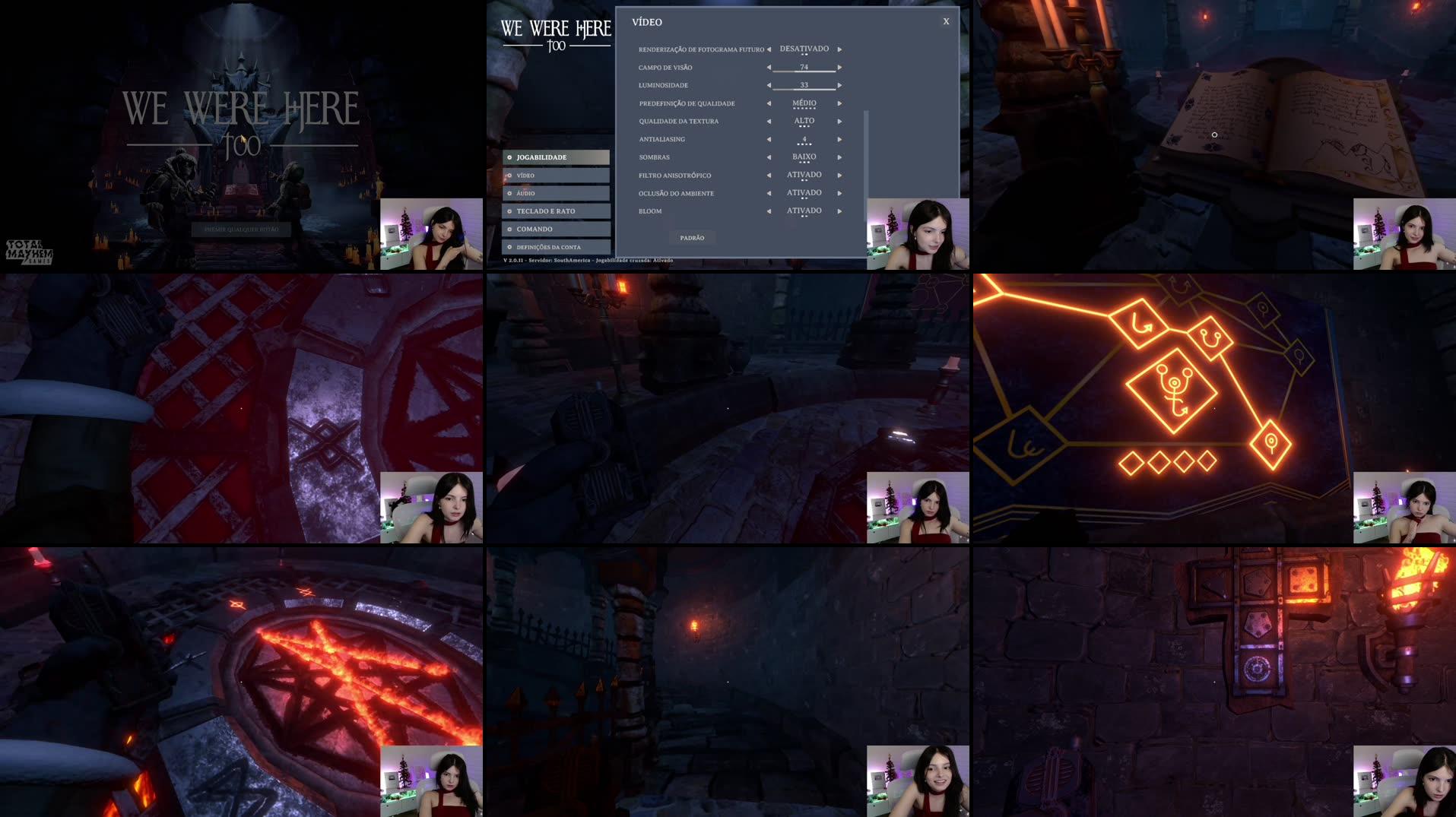Click the scrollbar in the video panel
The width and height of the screenshot is (1456, 817).
pyautogui.click(x=865, y=152)
